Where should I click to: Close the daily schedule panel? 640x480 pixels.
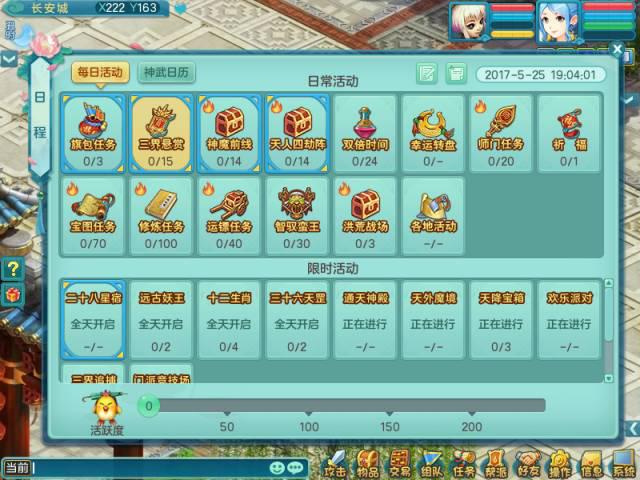(x=615, y=48)
